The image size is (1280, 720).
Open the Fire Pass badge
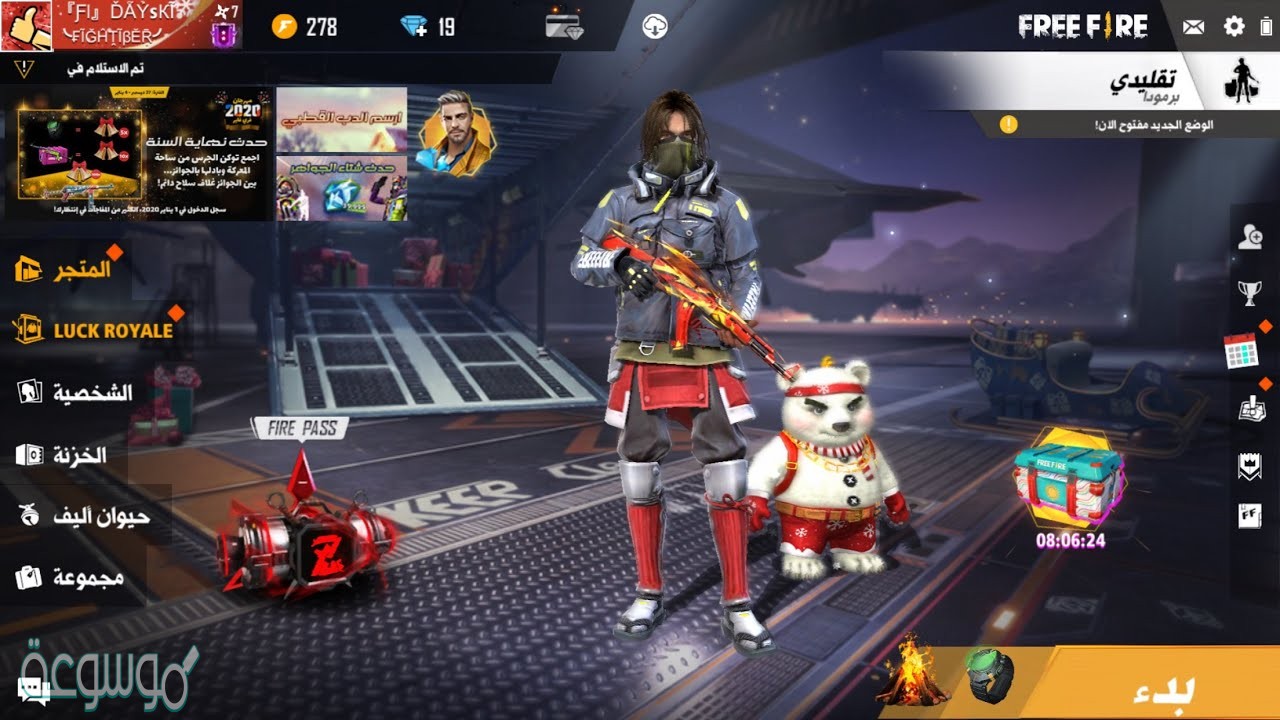(299, 429)
